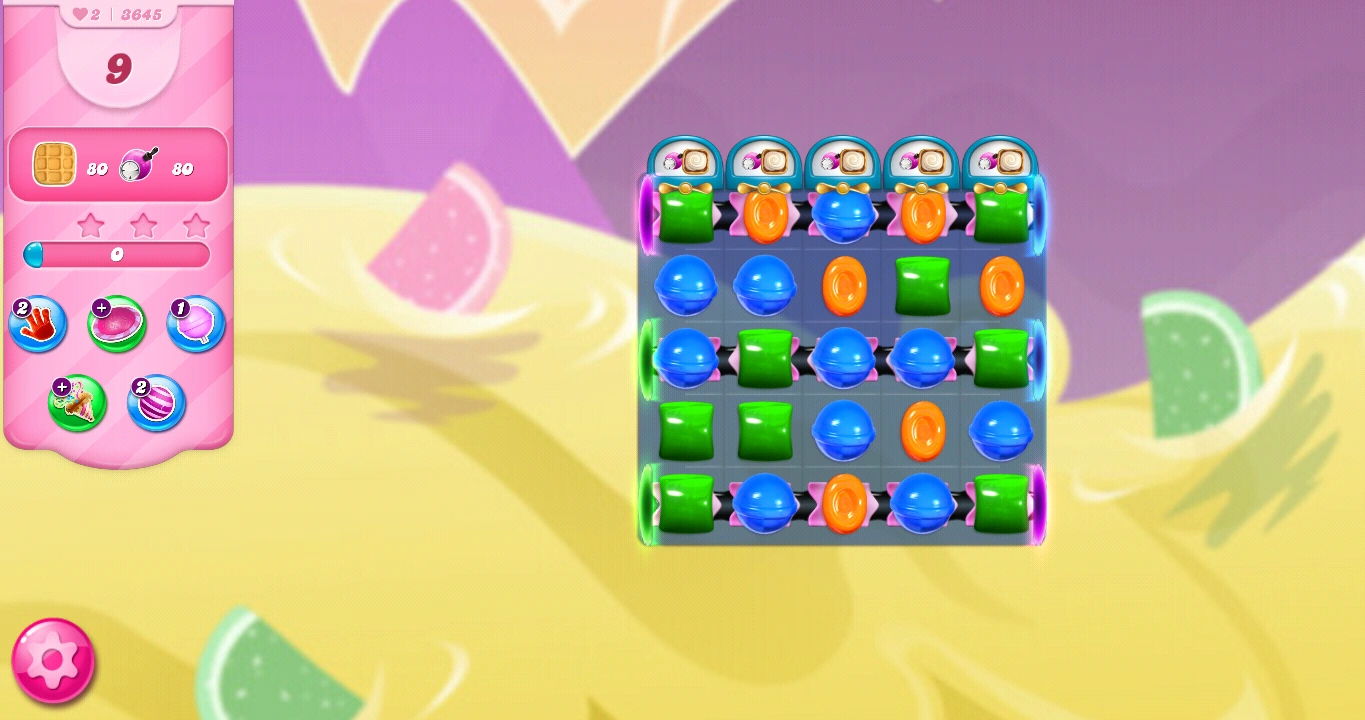
Task: Click the orange candy on the bottom row
Action: pos(843,503)
